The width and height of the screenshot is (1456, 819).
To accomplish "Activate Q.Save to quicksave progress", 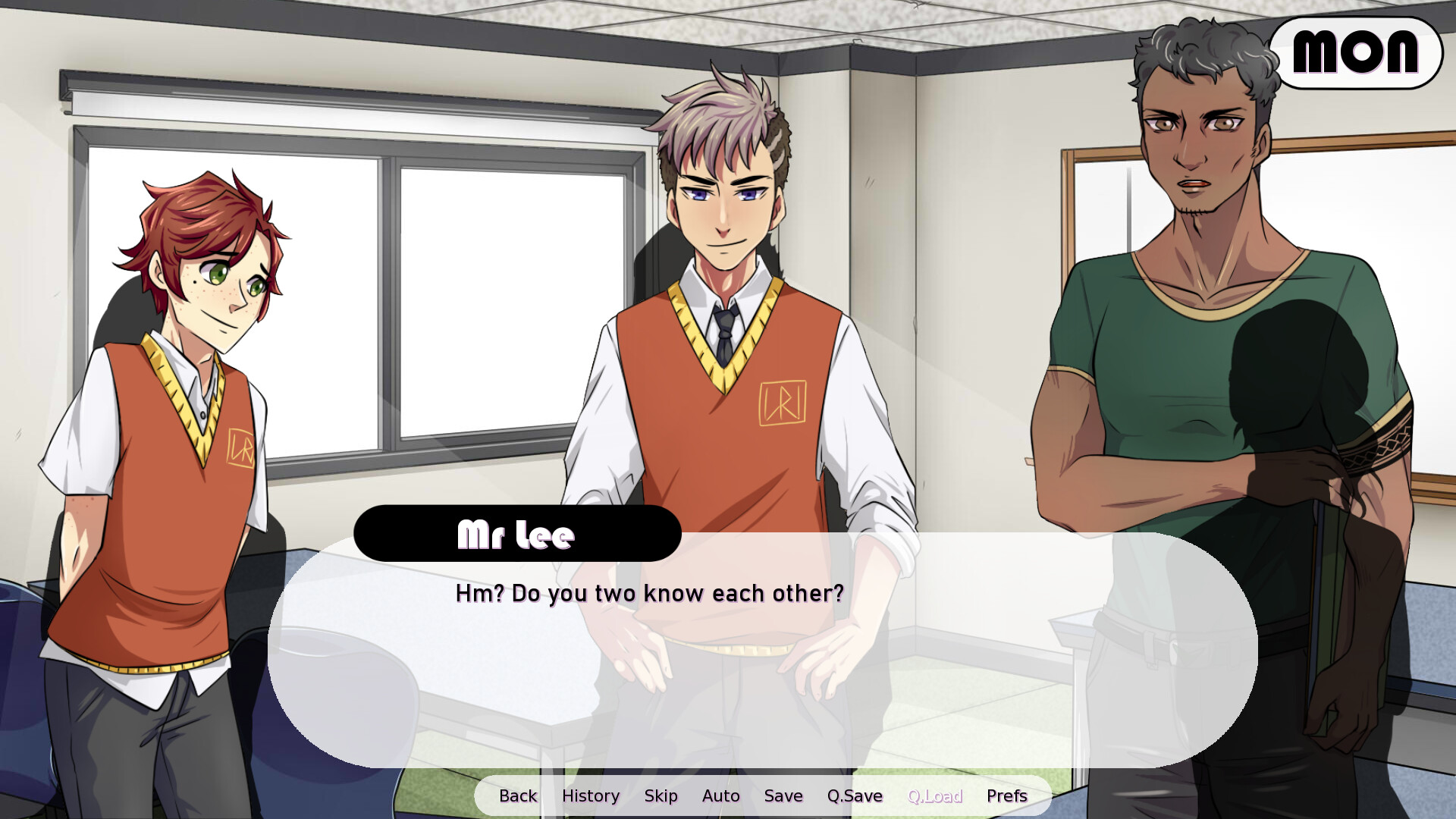I will [855, 795].
